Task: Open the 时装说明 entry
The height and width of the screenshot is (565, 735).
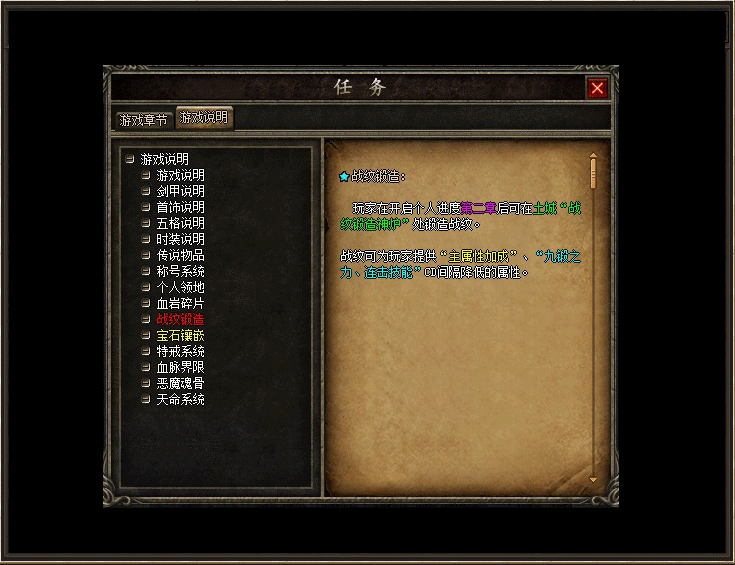Action: tap(180, 239)
